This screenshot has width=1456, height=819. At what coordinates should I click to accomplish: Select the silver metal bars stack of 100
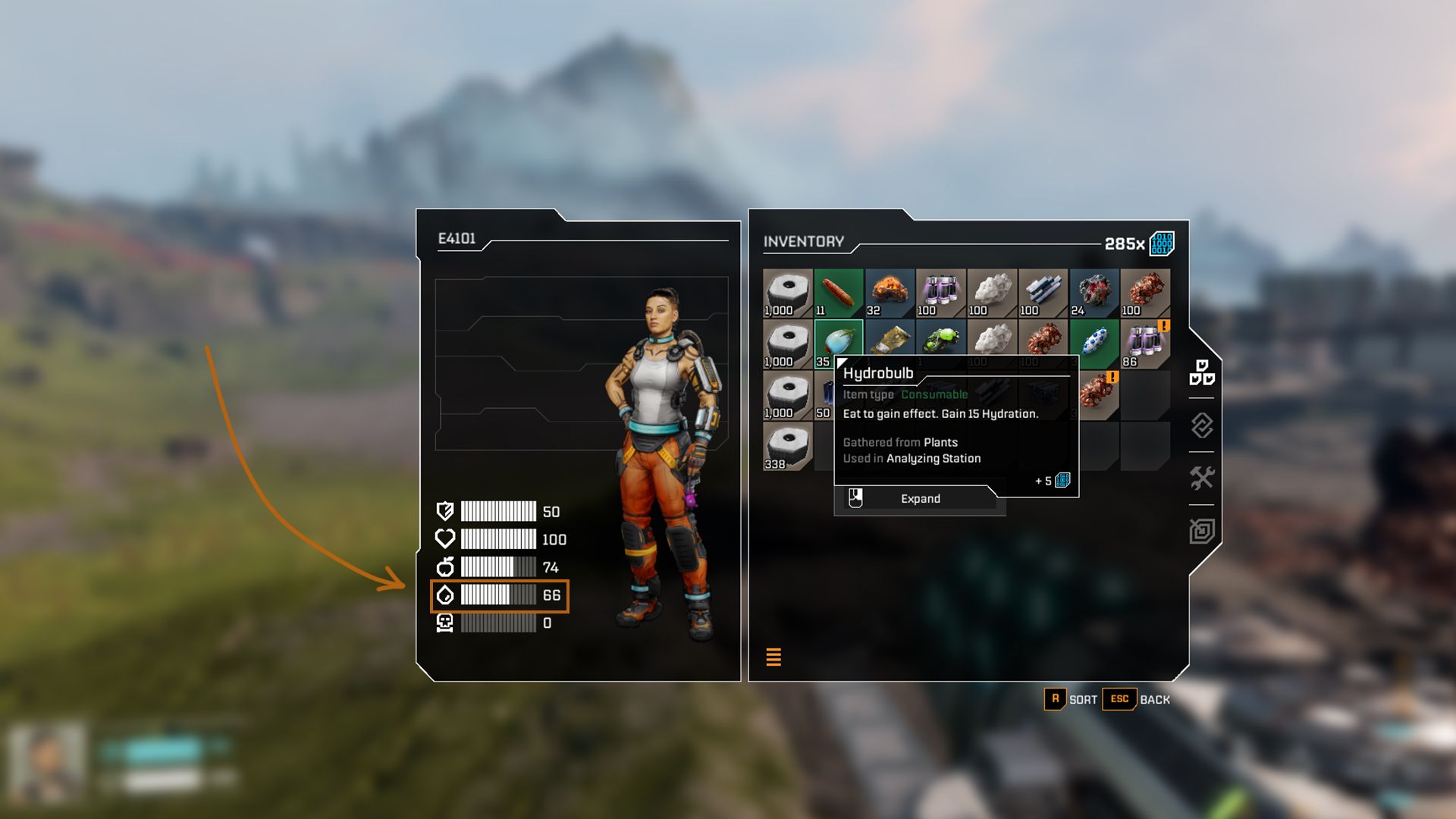pos(1043,293)
